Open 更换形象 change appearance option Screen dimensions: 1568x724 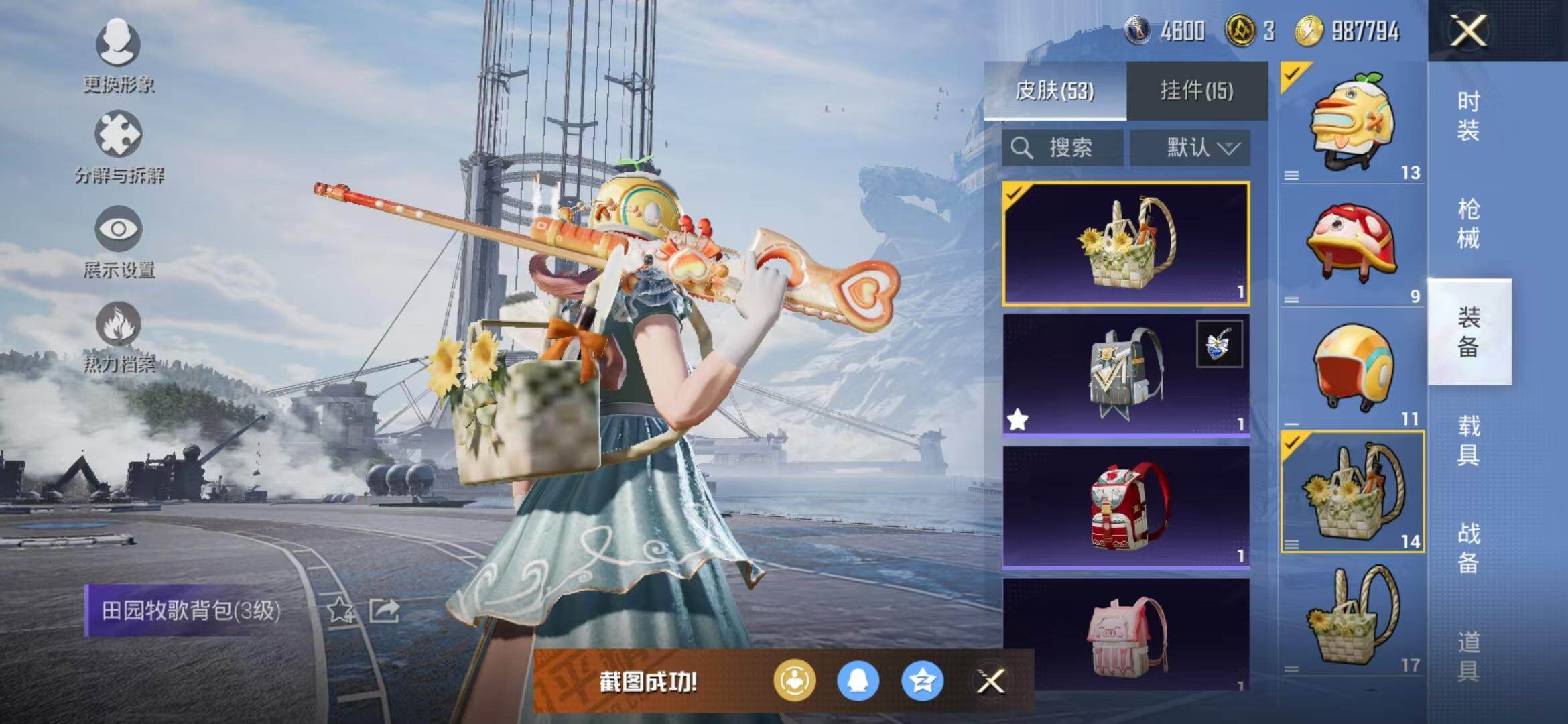pos(119,55)
